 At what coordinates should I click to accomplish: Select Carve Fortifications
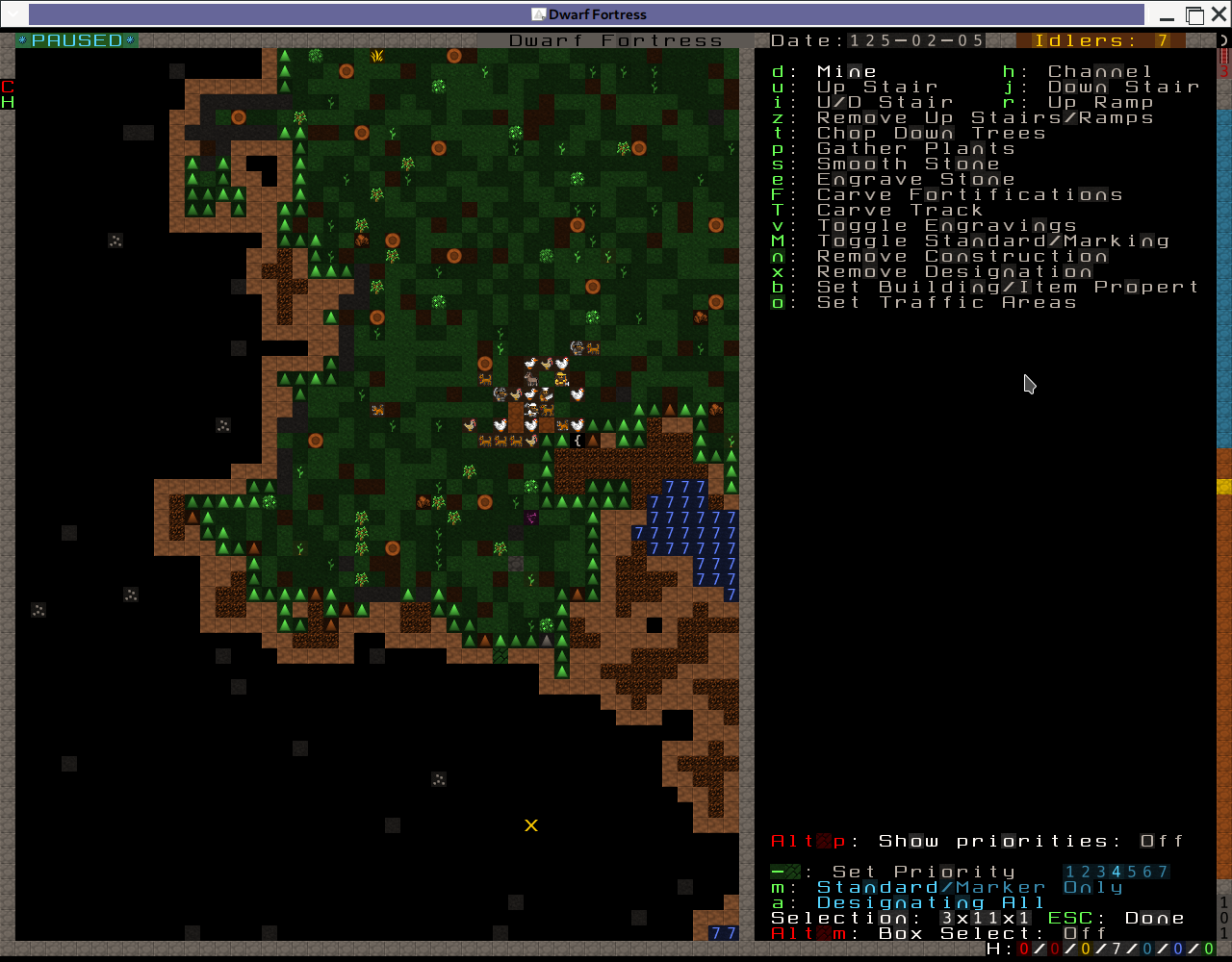[x=969, y=194]
